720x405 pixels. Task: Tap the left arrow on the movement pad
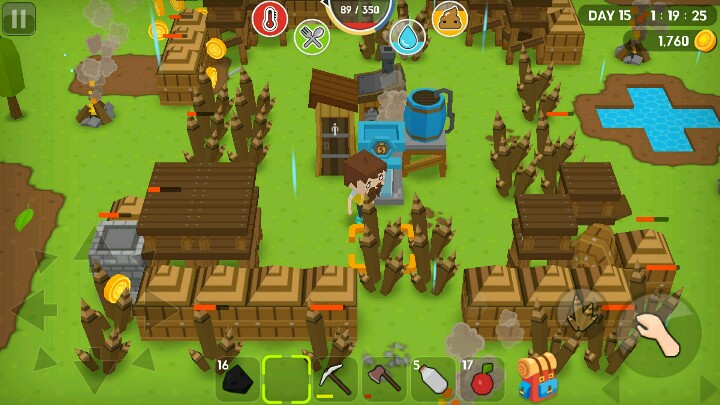32,310
